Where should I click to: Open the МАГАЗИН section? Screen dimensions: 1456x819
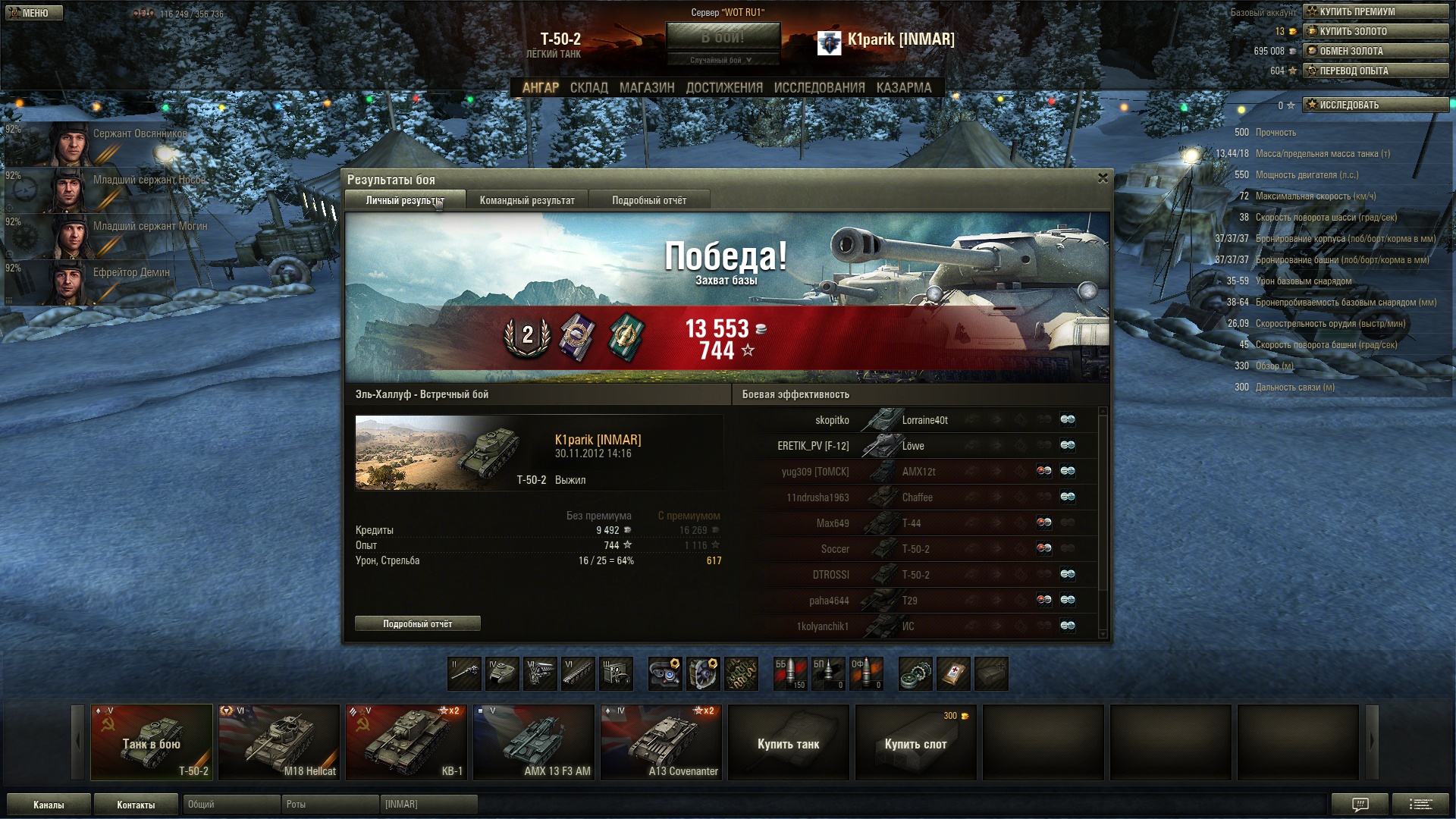(646, 88)
